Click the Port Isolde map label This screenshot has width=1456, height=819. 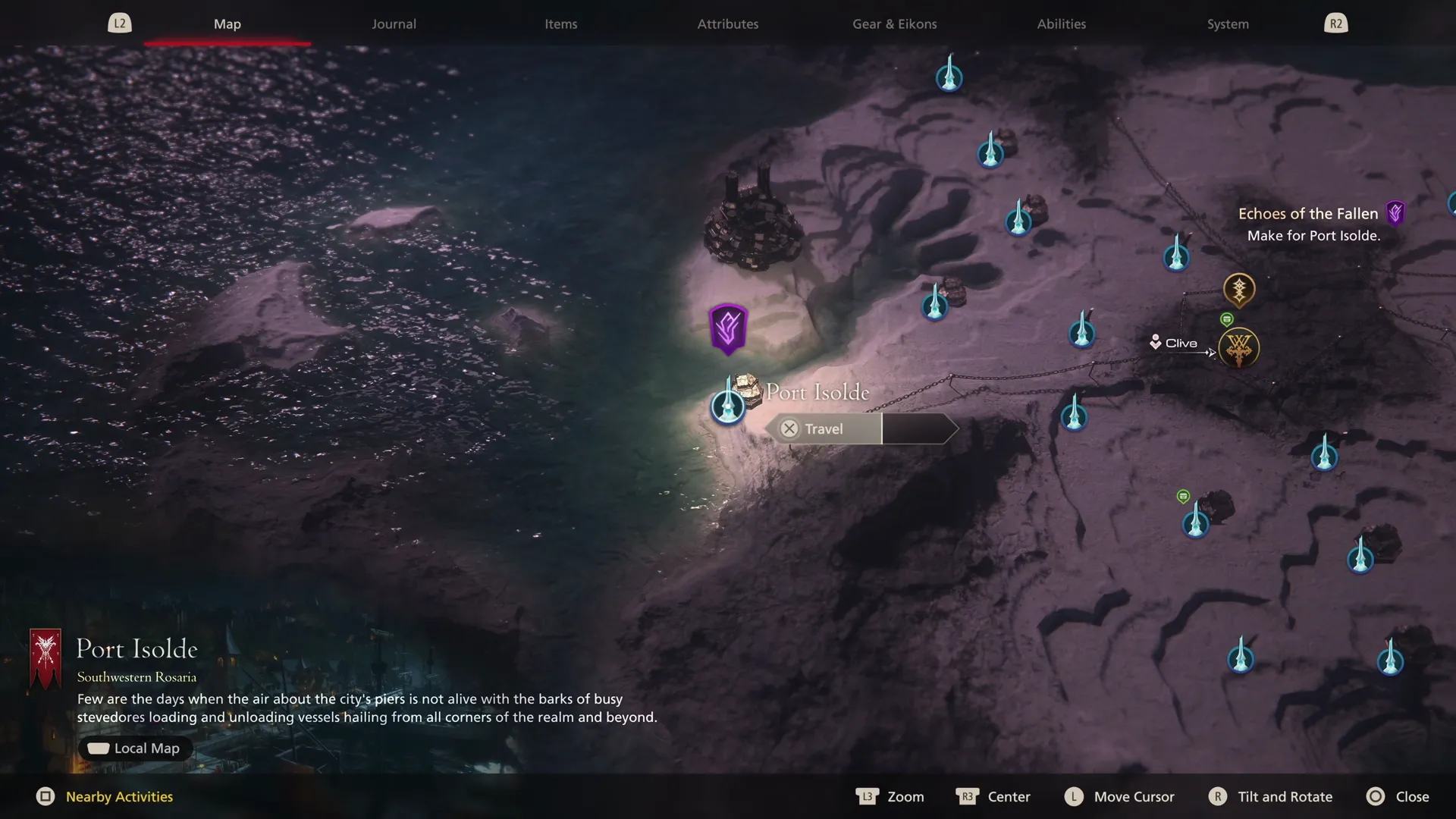tap(817, 392)
